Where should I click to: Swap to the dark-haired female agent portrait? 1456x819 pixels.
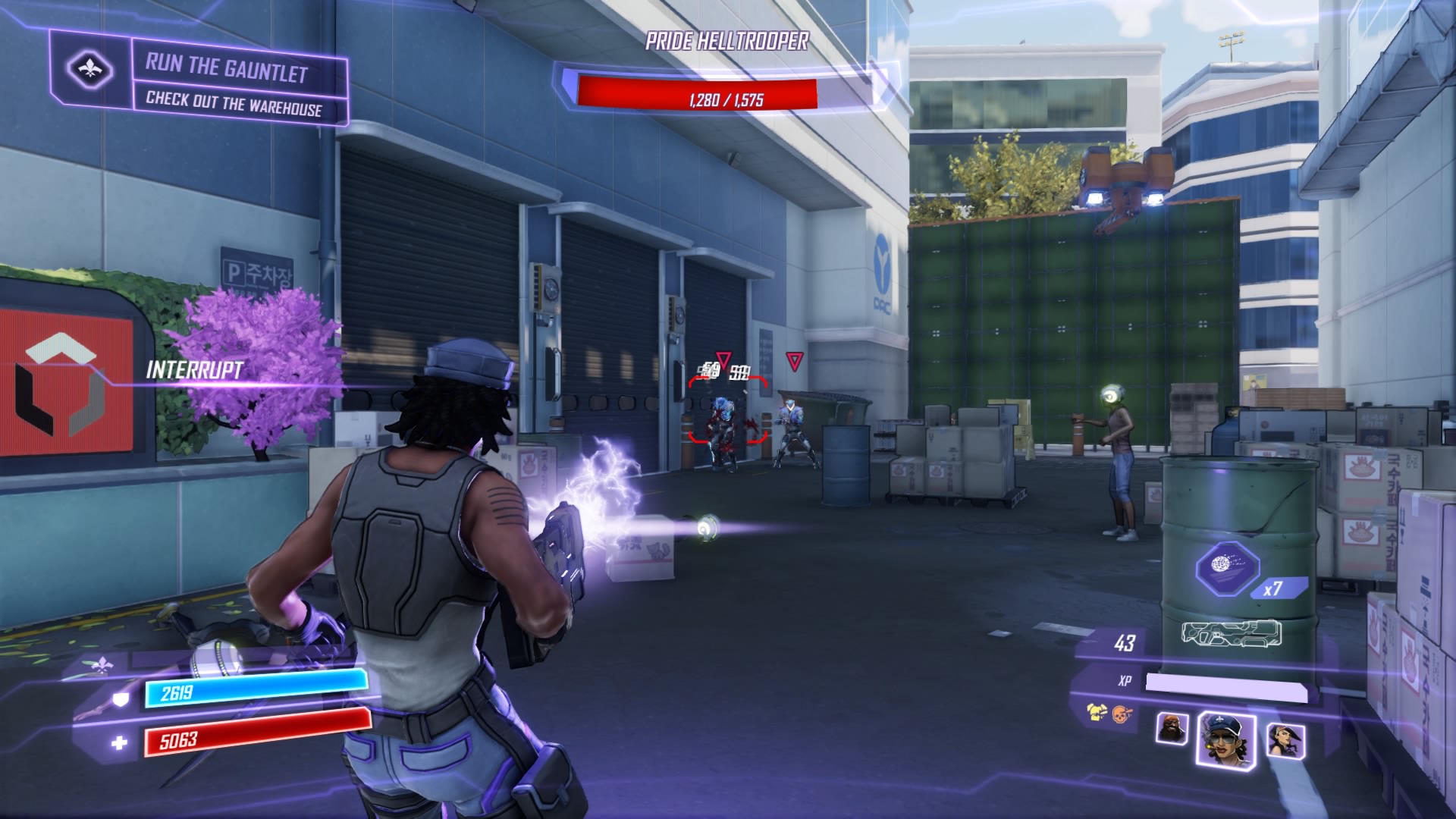pyautogui.click(x=1284, y=739)
